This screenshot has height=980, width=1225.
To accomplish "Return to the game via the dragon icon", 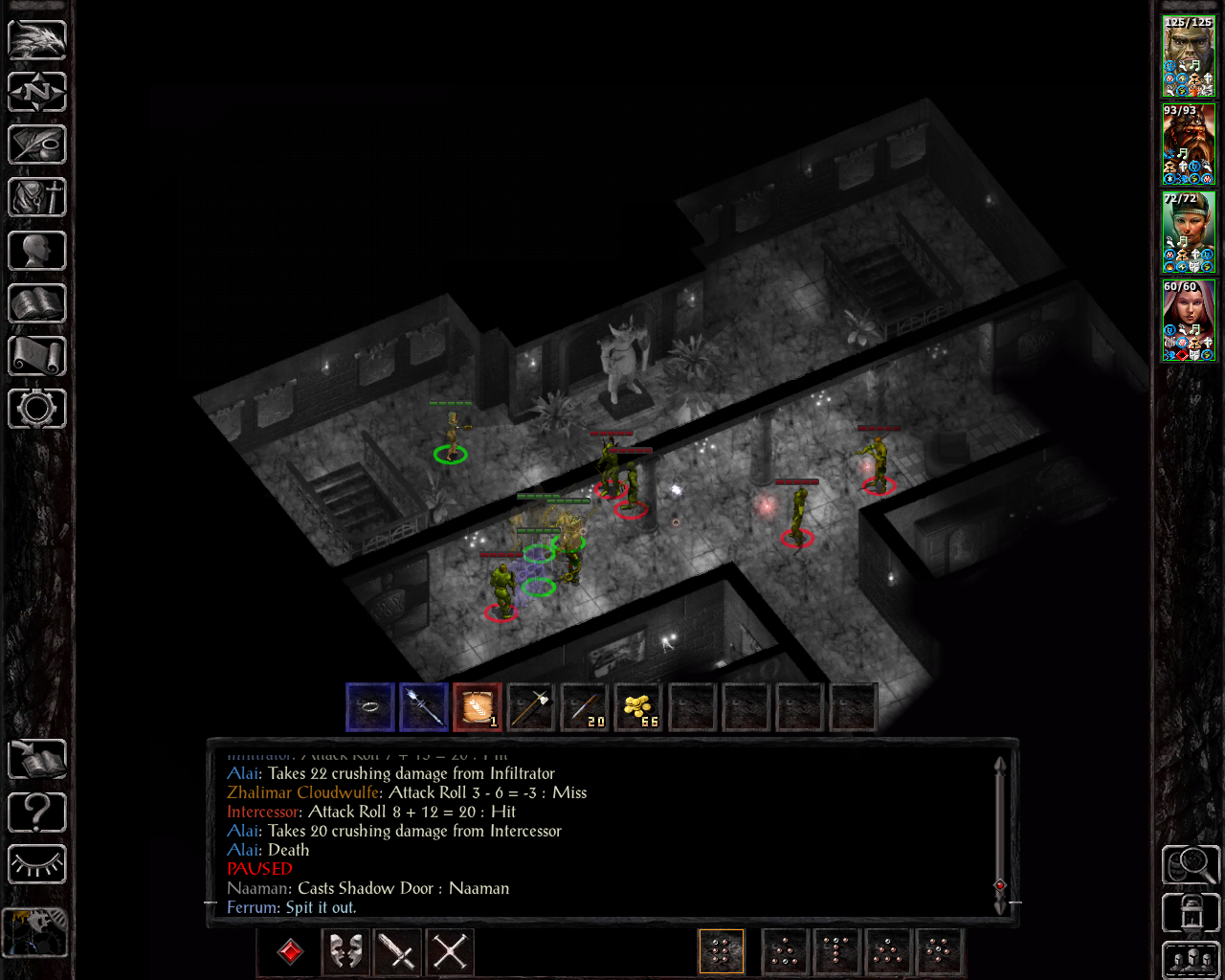I will pos(36,39).
